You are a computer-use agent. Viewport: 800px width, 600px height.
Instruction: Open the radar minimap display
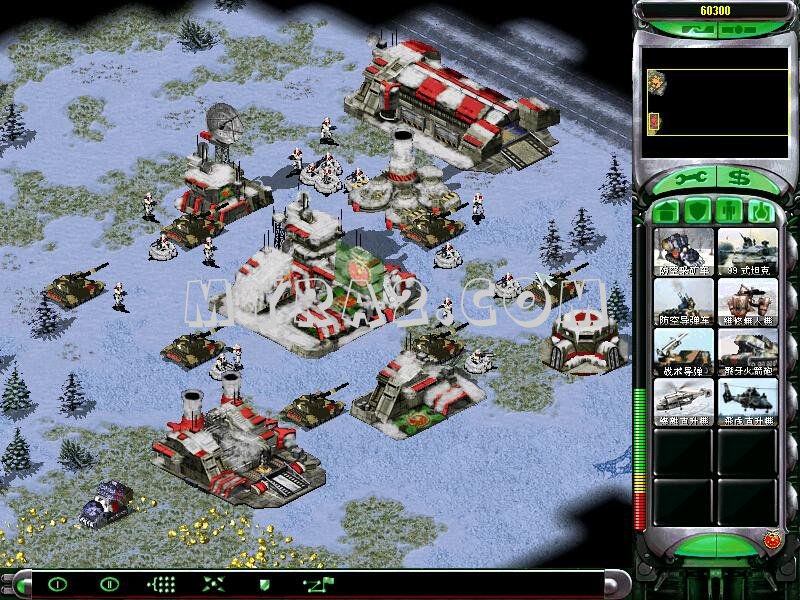(x=715, y=101)
